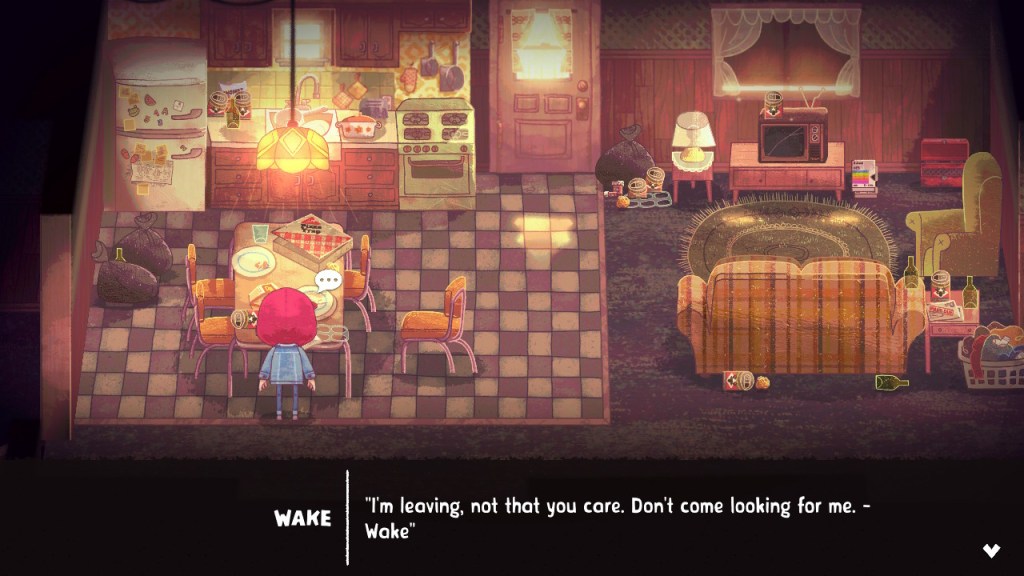Advance dialogue with the heart arrow

point(991,550)
